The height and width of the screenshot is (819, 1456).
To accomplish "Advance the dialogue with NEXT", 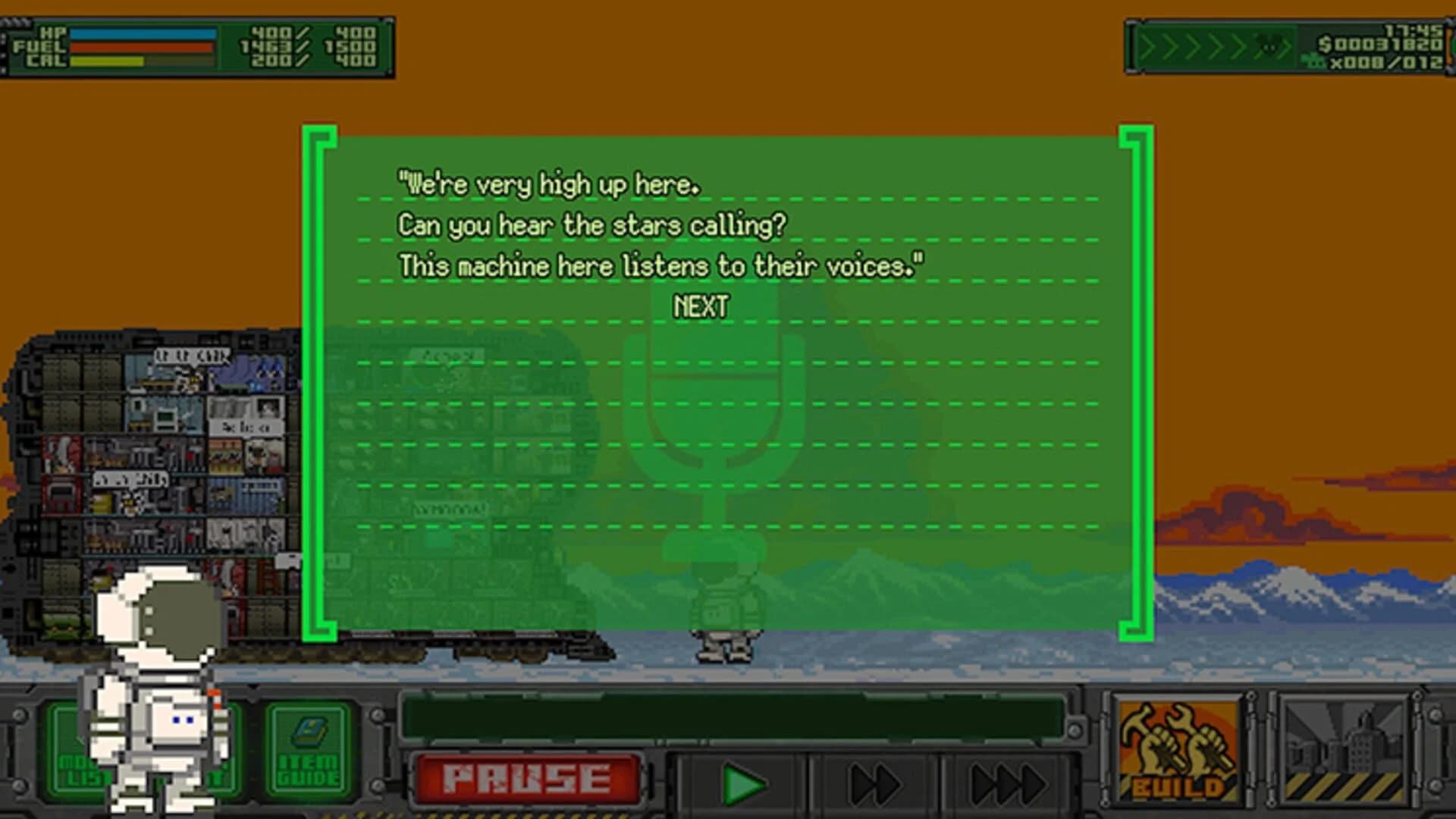I will (700, 306).
